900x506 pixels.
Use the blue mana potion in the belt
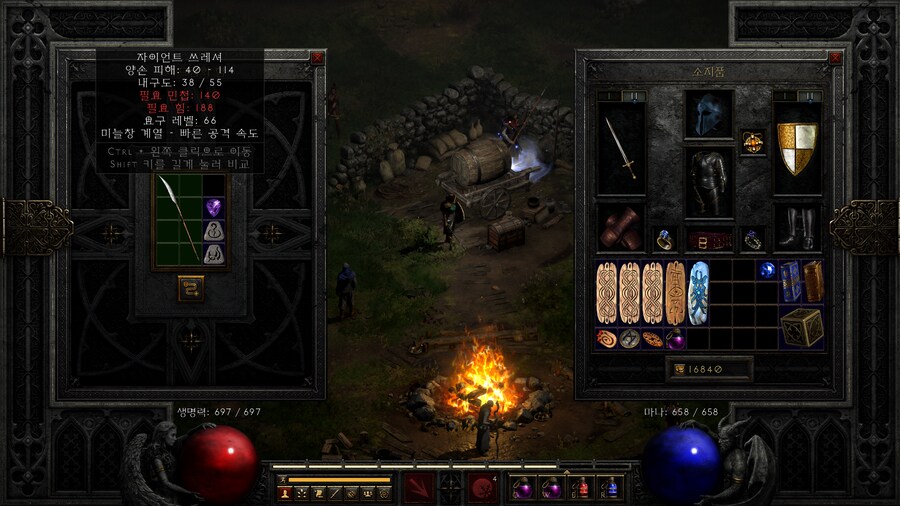click(610, 488)
